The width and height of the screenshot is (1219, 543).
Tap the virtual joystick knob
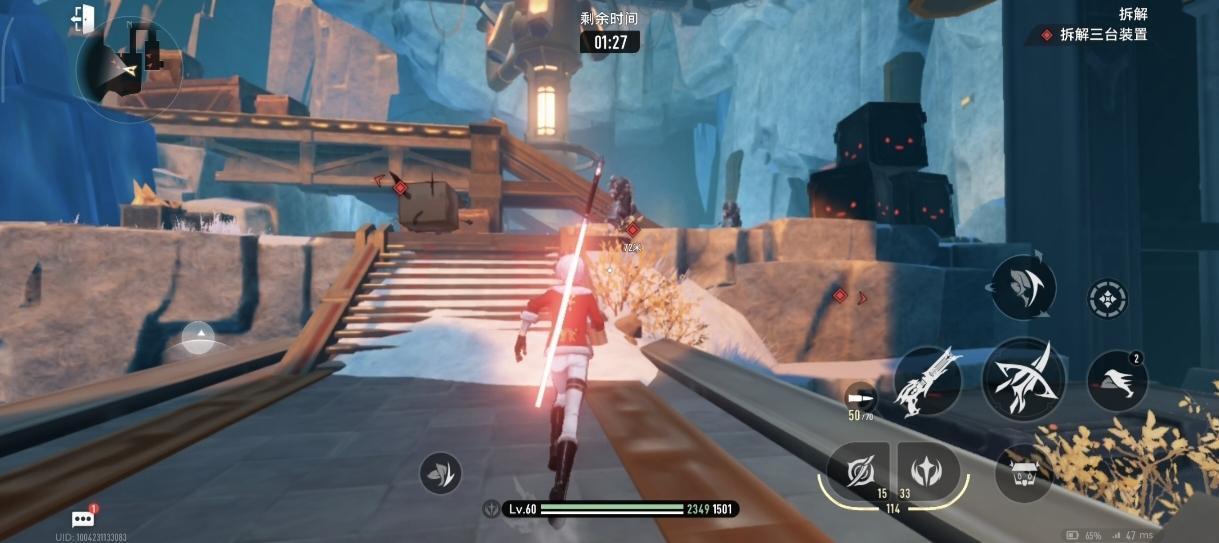[199, 339]
